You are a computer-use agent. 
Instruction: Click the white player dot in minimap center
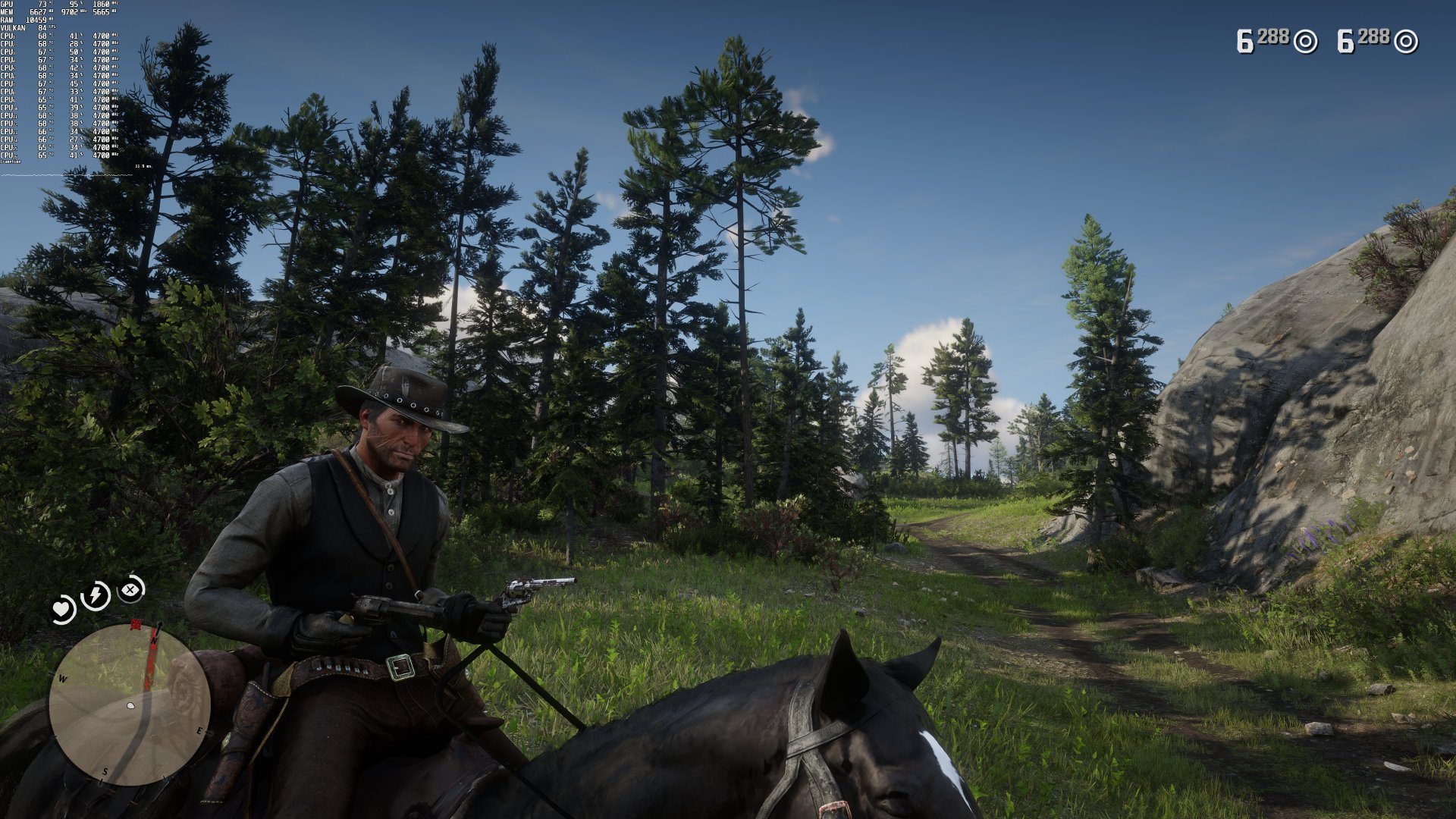coord(129,705)
